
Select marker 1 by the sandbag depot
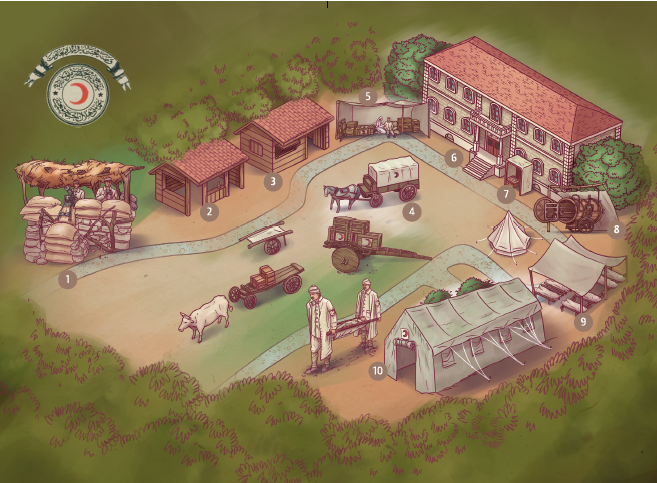67,279
